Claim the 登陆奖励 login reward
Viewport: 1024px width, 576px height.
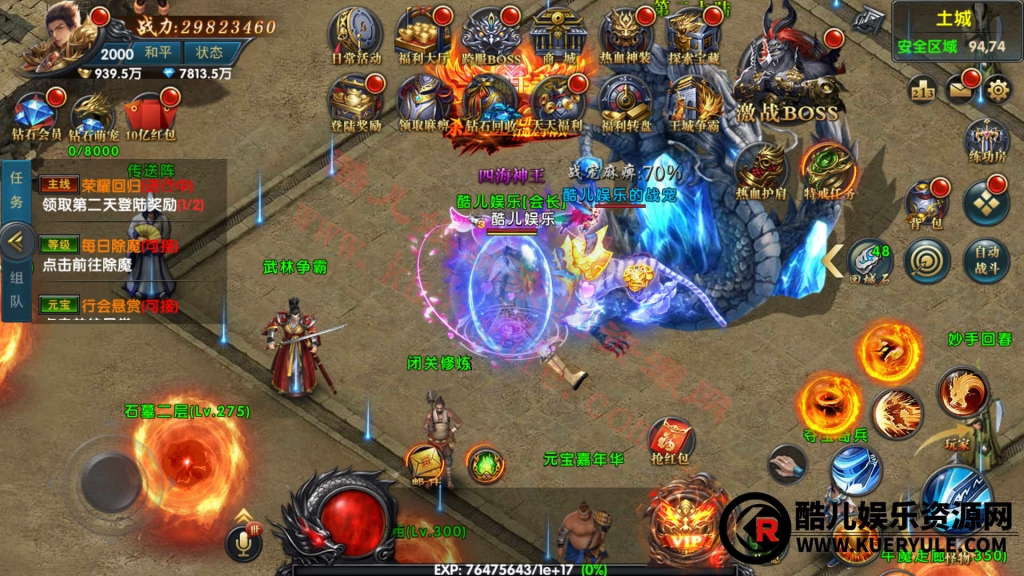[x=355, y=103]
